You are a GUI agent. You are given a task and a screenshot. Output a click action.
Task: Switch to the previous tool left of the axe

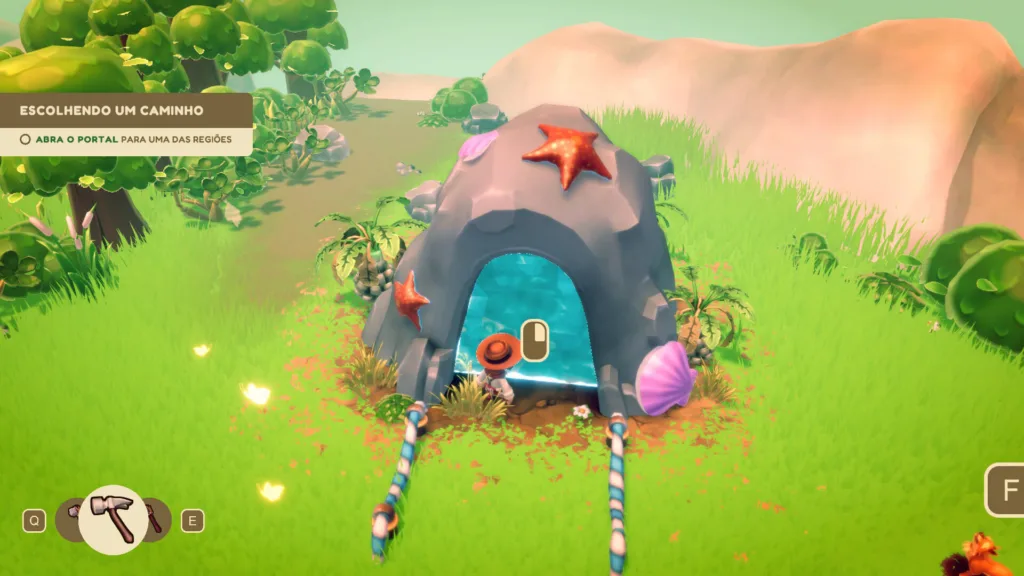click(69, 519)
